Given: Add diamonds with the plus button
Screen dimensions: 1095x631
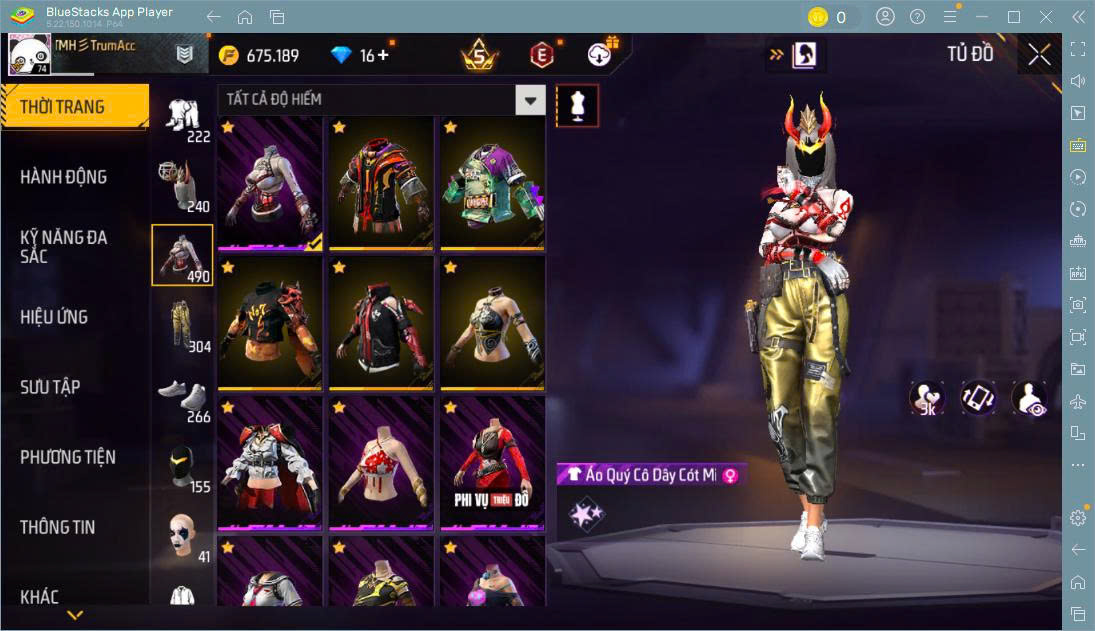Looking at the screenshot, I should [383, 55].
